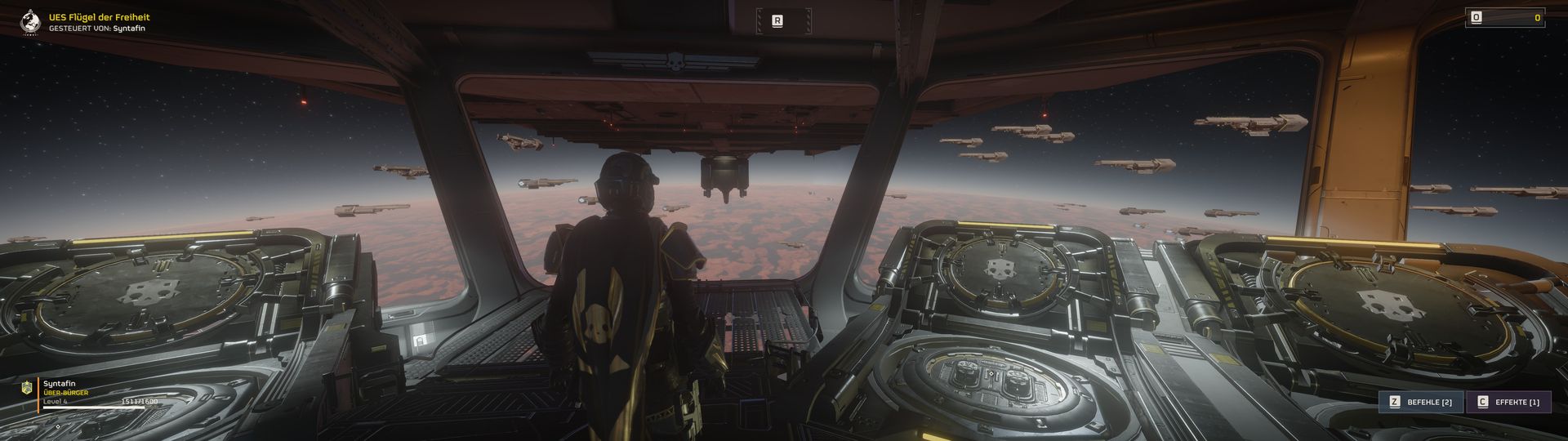Click the Über-Bürger rank badge icon

tap(26, 388)
